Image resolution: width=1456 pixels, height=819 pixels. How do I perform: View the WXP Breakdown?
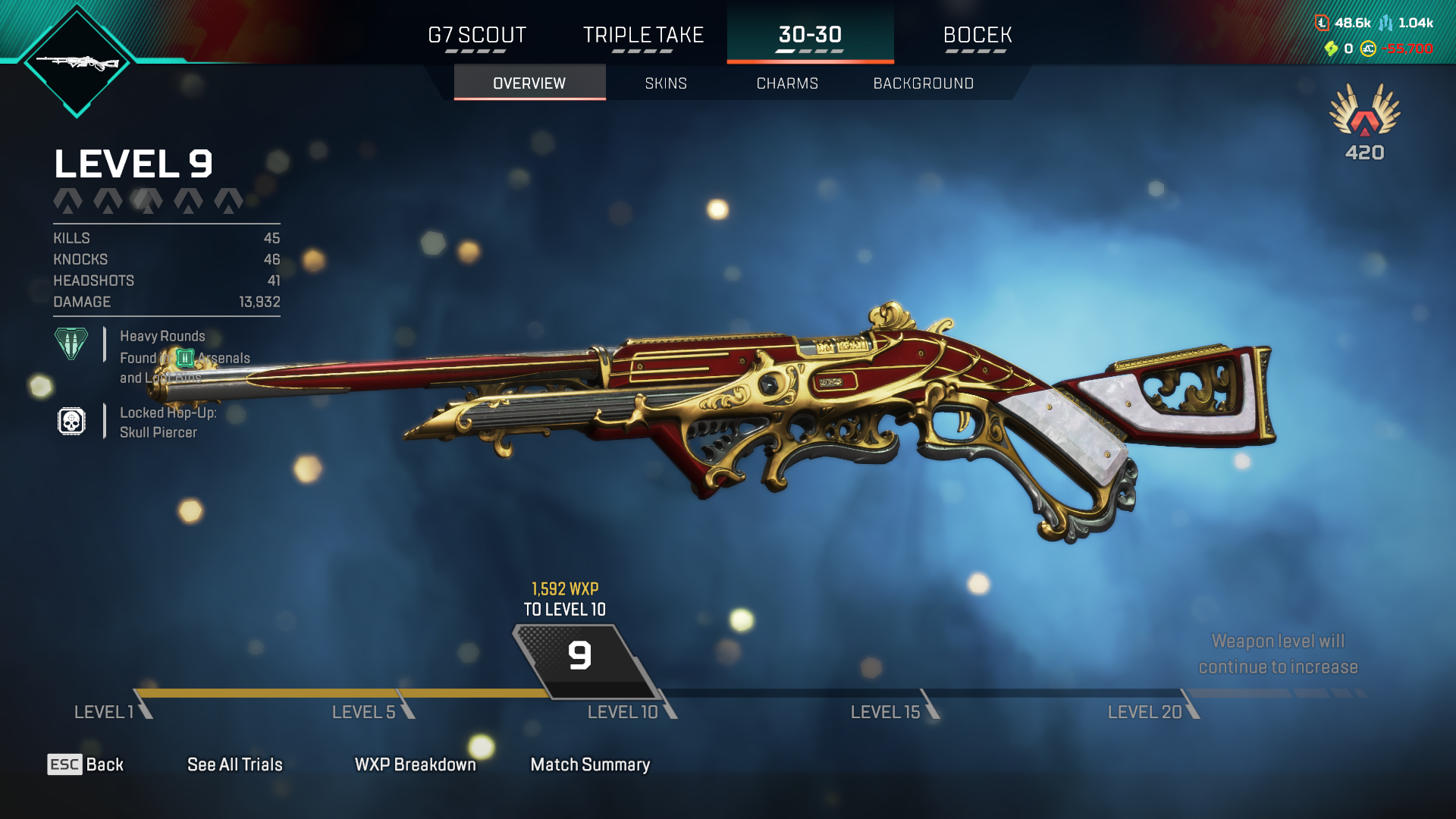tap(415, 764)
